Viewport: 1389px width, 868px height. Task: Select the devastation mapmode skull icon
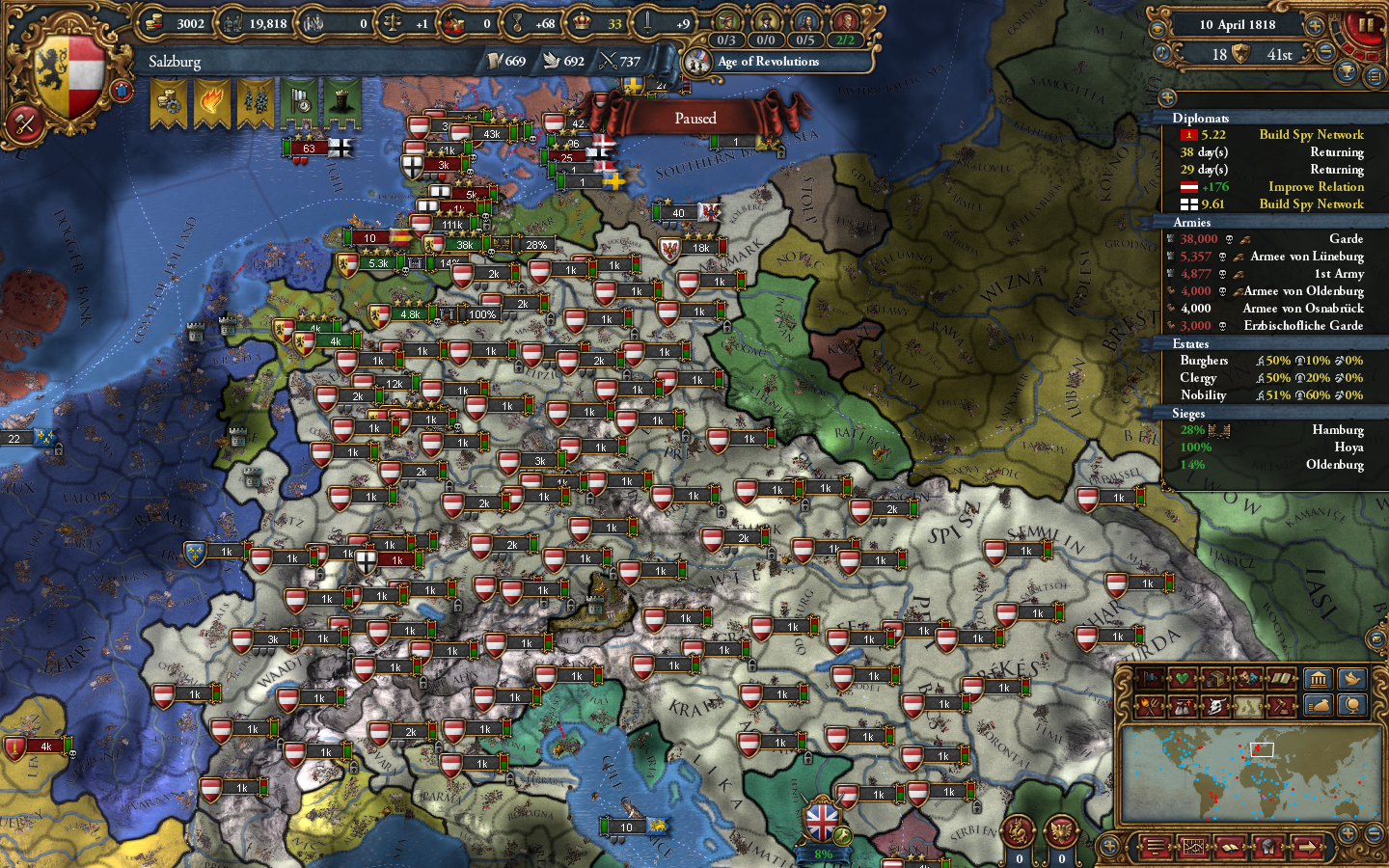(1214, 707)
